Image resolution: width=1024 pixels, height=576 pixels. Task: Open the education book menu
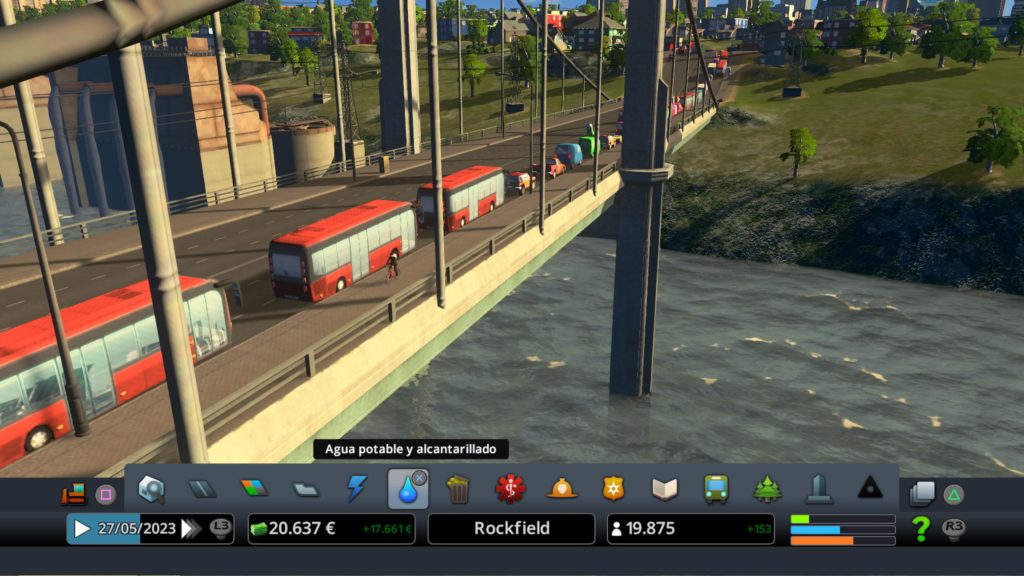[x=665, y=489]
